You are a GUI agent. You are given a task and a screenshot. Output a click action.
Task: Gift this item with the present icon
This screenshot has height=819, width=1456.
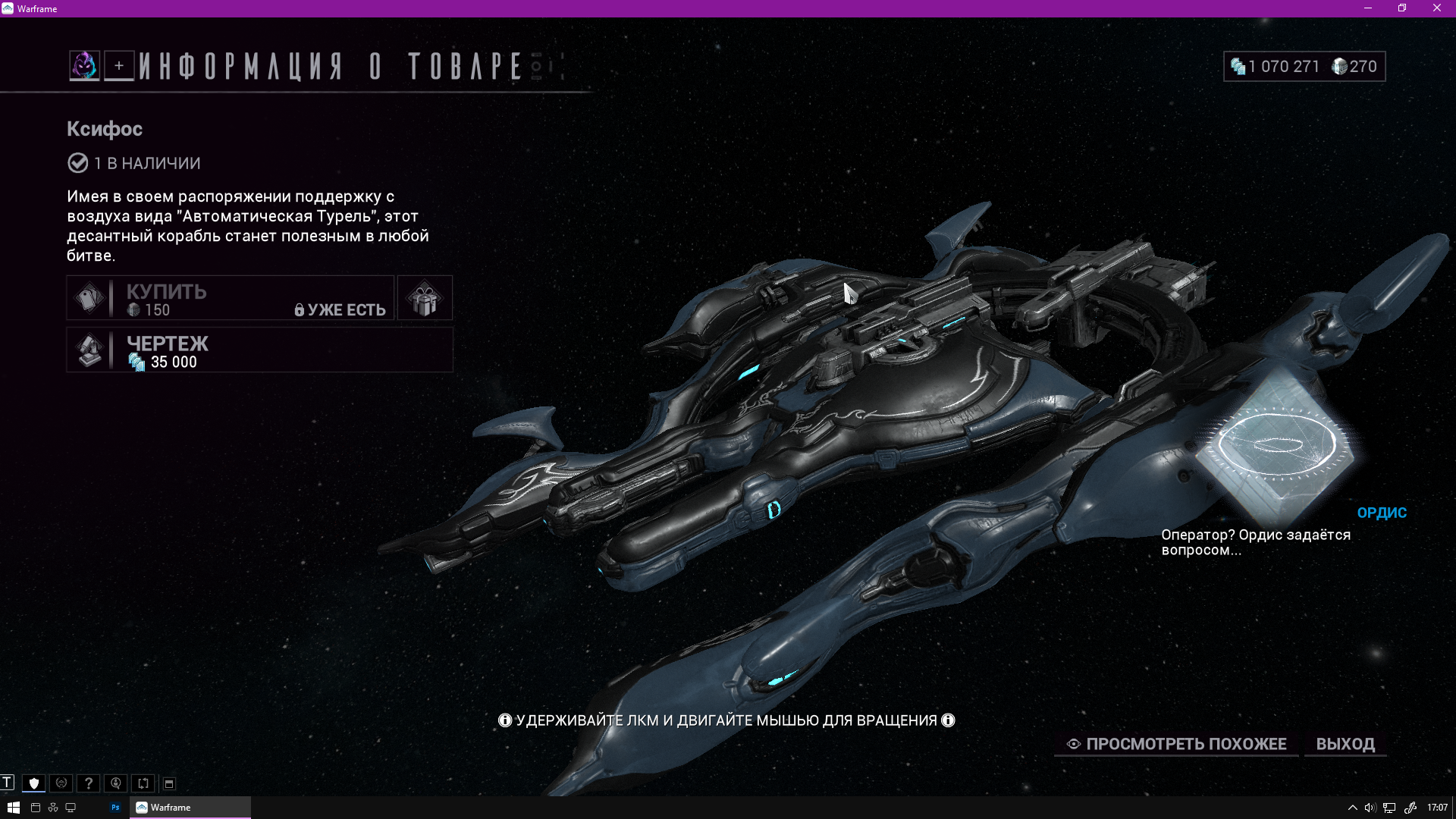point(425,298)
